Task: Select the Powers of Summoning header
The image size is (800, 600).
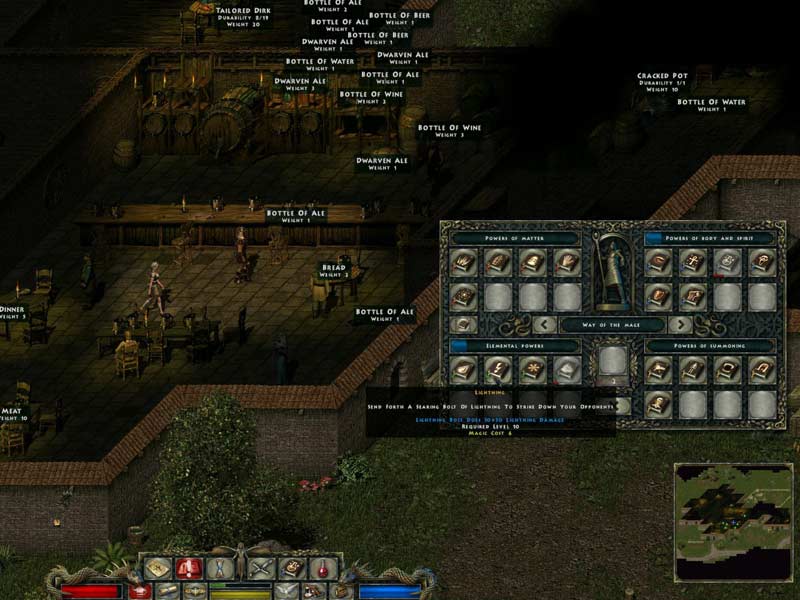Action: [x=710, y=346]
